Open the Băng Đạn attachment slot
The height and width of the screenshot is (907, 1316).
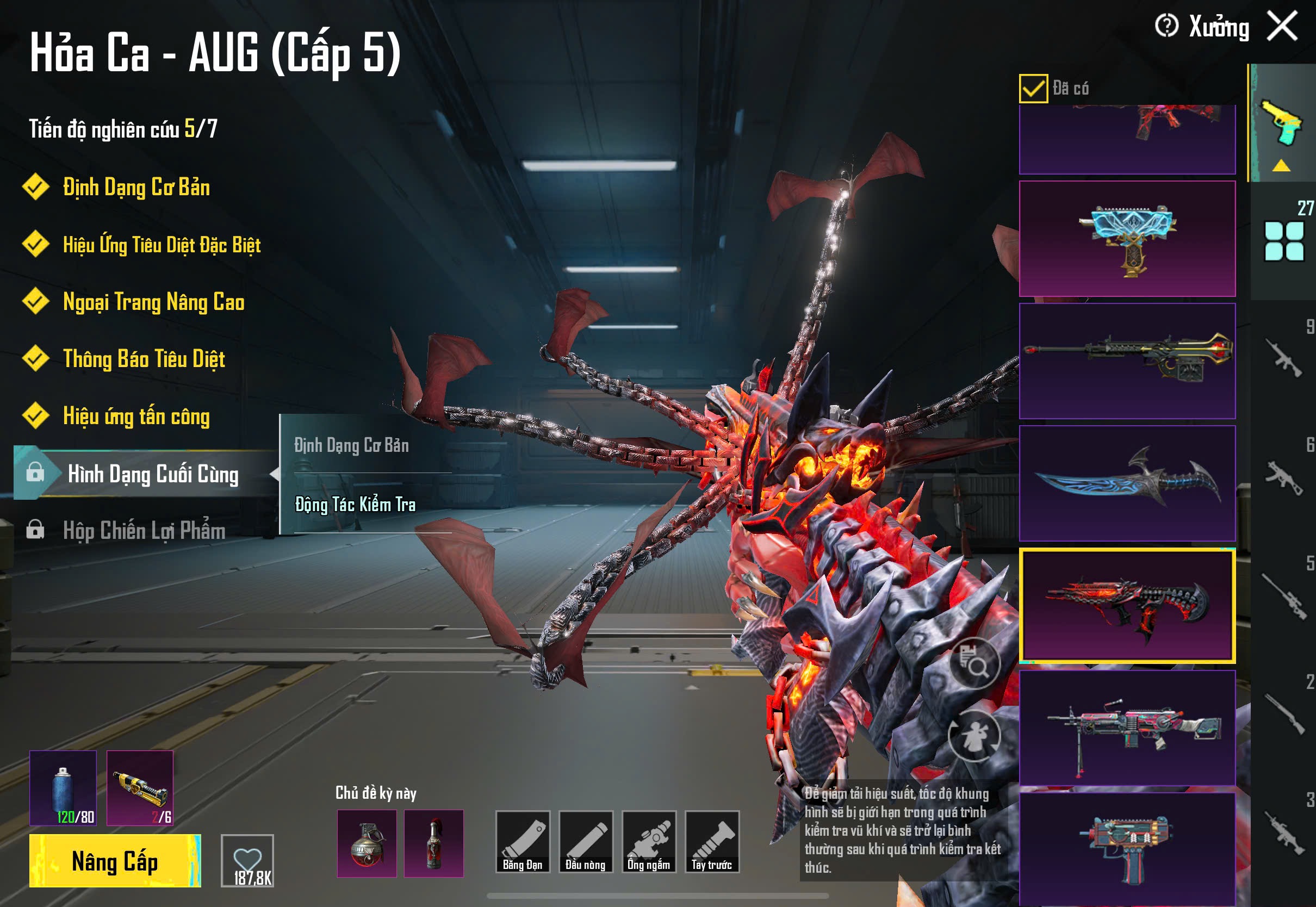coord(522,842)
